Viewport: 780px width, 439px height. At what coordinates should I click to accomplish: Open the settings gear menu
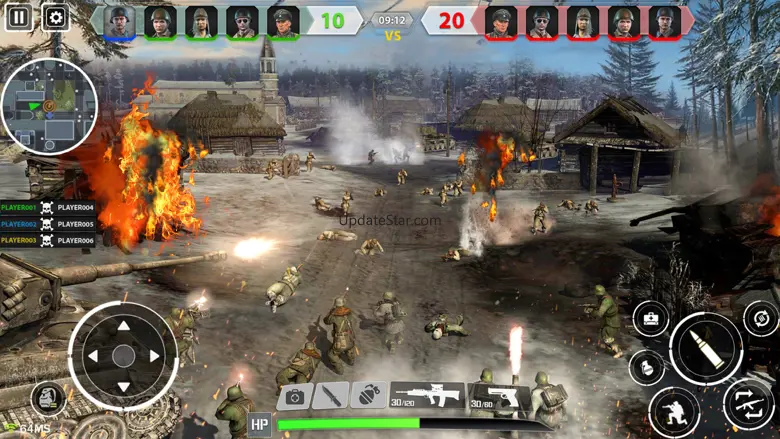click(55, 17)
